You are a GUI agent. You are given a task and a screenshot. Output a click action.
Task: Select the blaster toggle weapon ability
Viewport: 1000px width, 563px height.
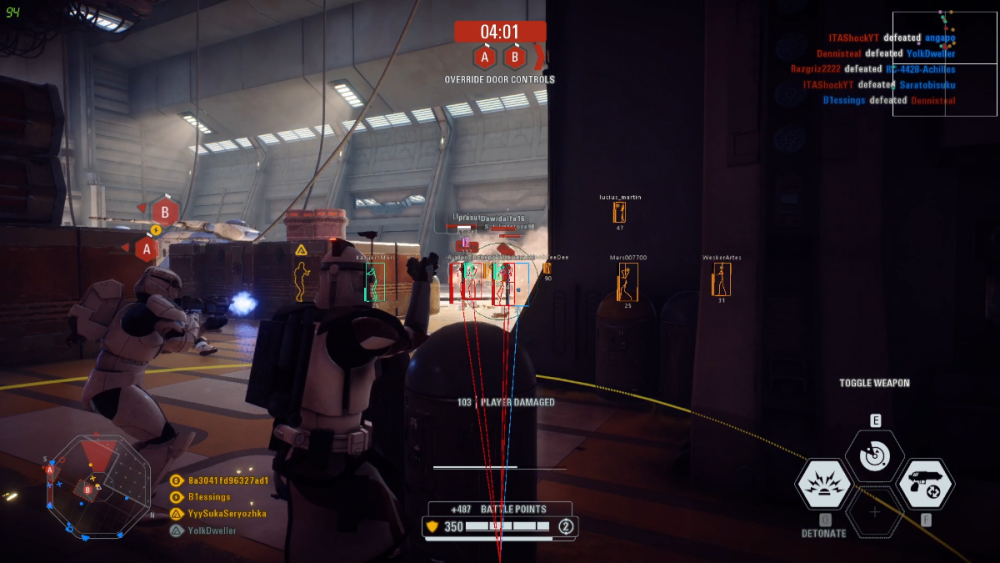tap(925, 485)
